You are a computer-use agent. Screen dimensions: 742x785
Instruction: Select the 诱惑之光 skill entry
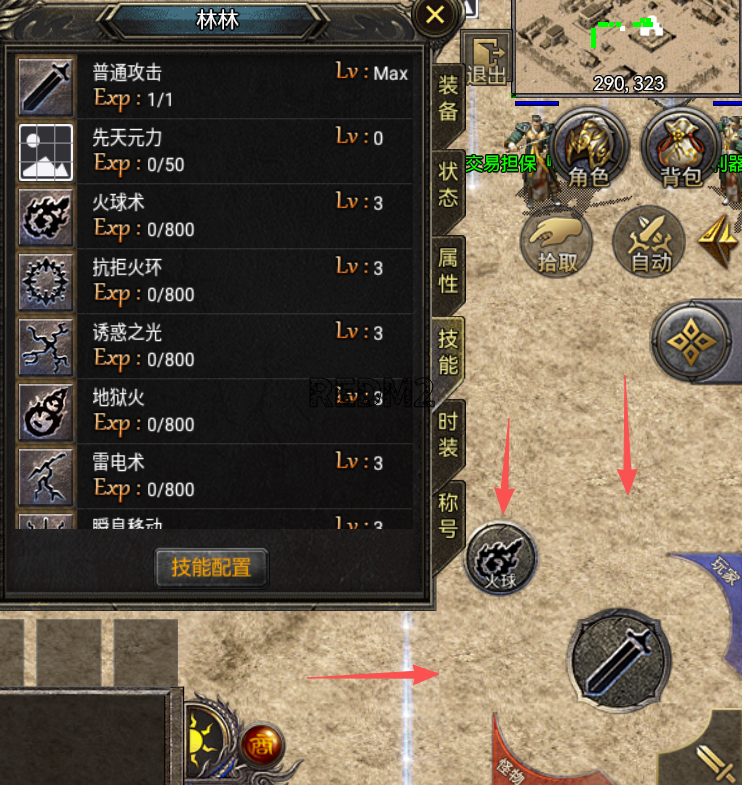click(215, 345)
